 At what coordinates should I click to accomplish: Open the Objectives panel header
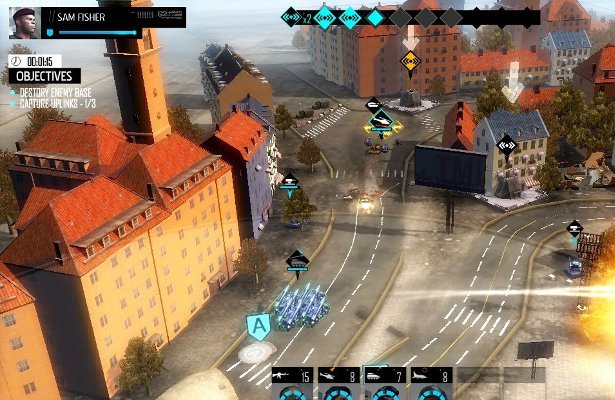tap(42, 76)
